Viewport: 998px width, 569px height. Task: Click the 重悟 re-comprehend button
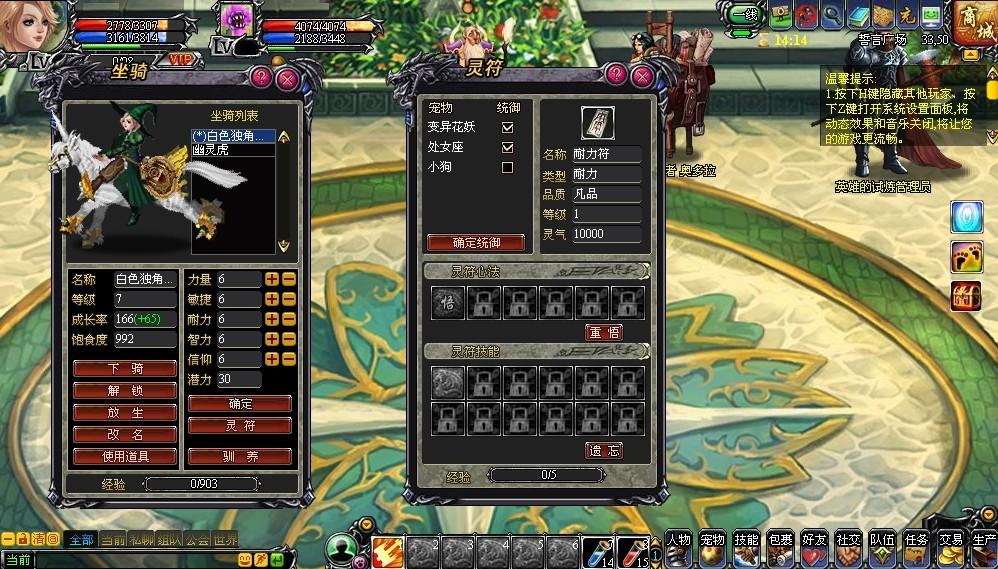603,332
